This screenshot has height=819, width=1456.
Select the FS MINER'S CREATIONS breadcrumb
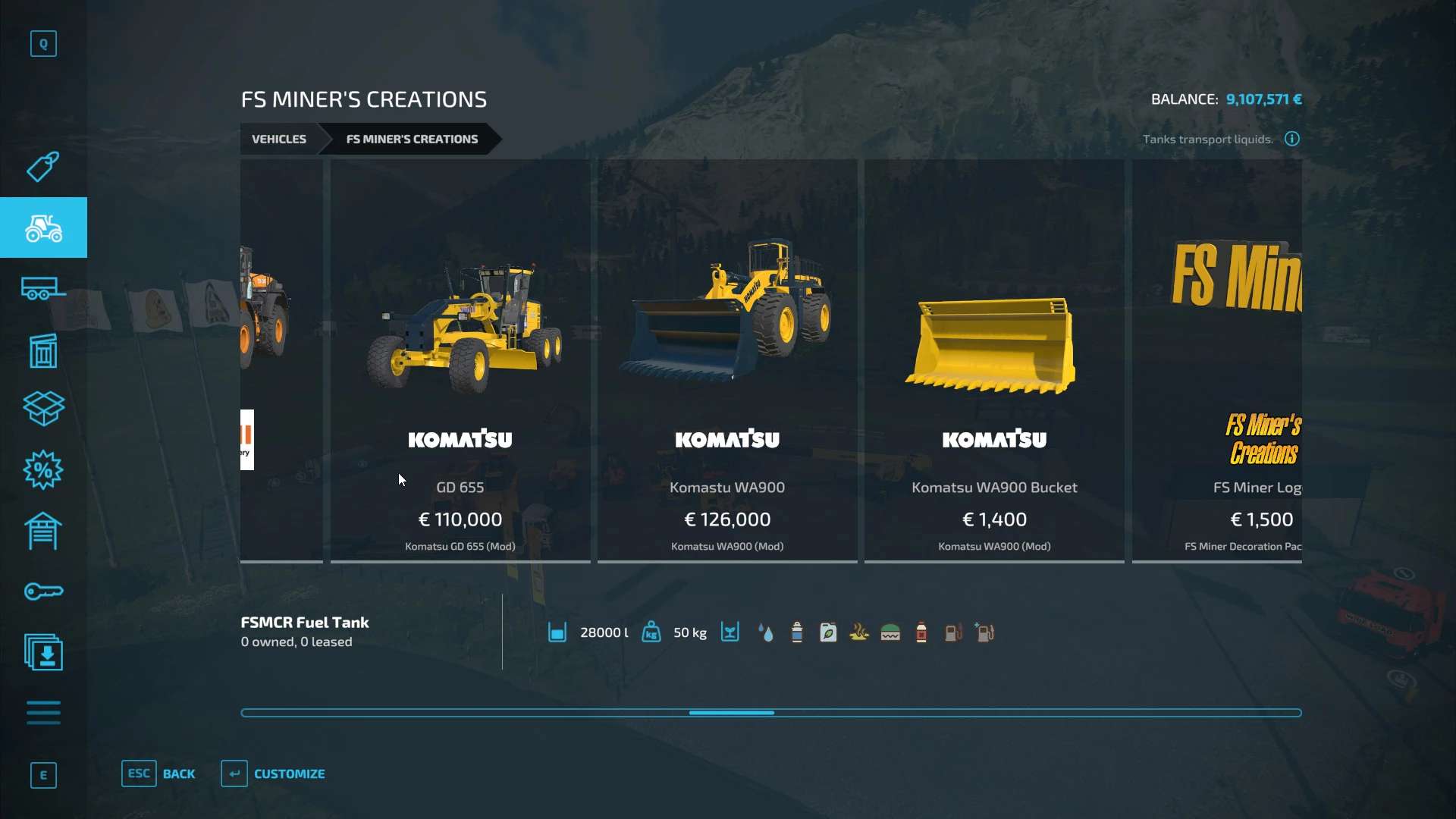coord(412,139)
